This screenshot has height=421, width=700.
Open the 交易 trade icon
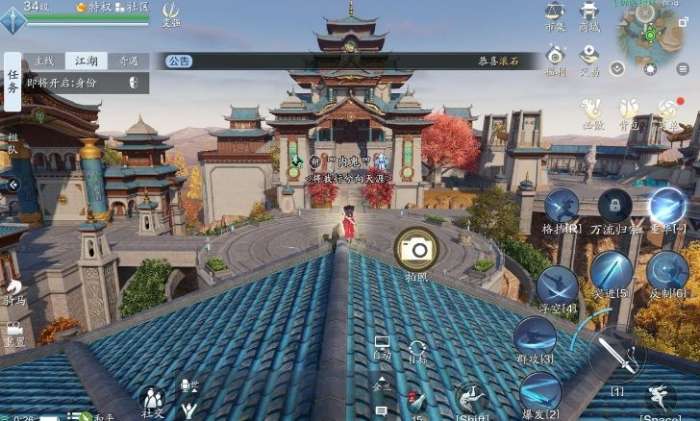pyautogui.click(x=589, y=57)
